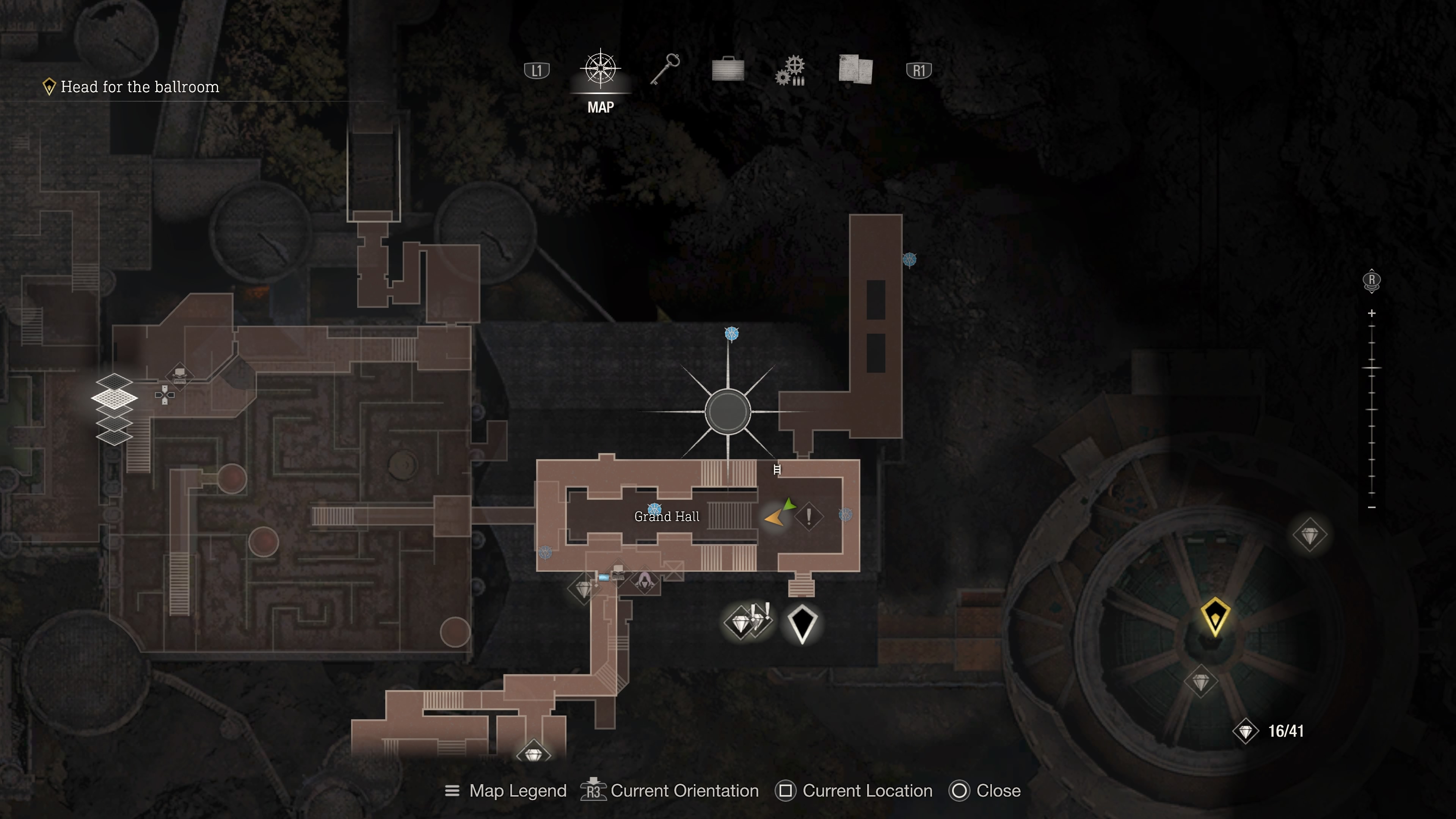Image resolution: width=1456 pixels, height=819 pixels.
Task: Zoom in with the plus sign
Action: pos(1372,313)
